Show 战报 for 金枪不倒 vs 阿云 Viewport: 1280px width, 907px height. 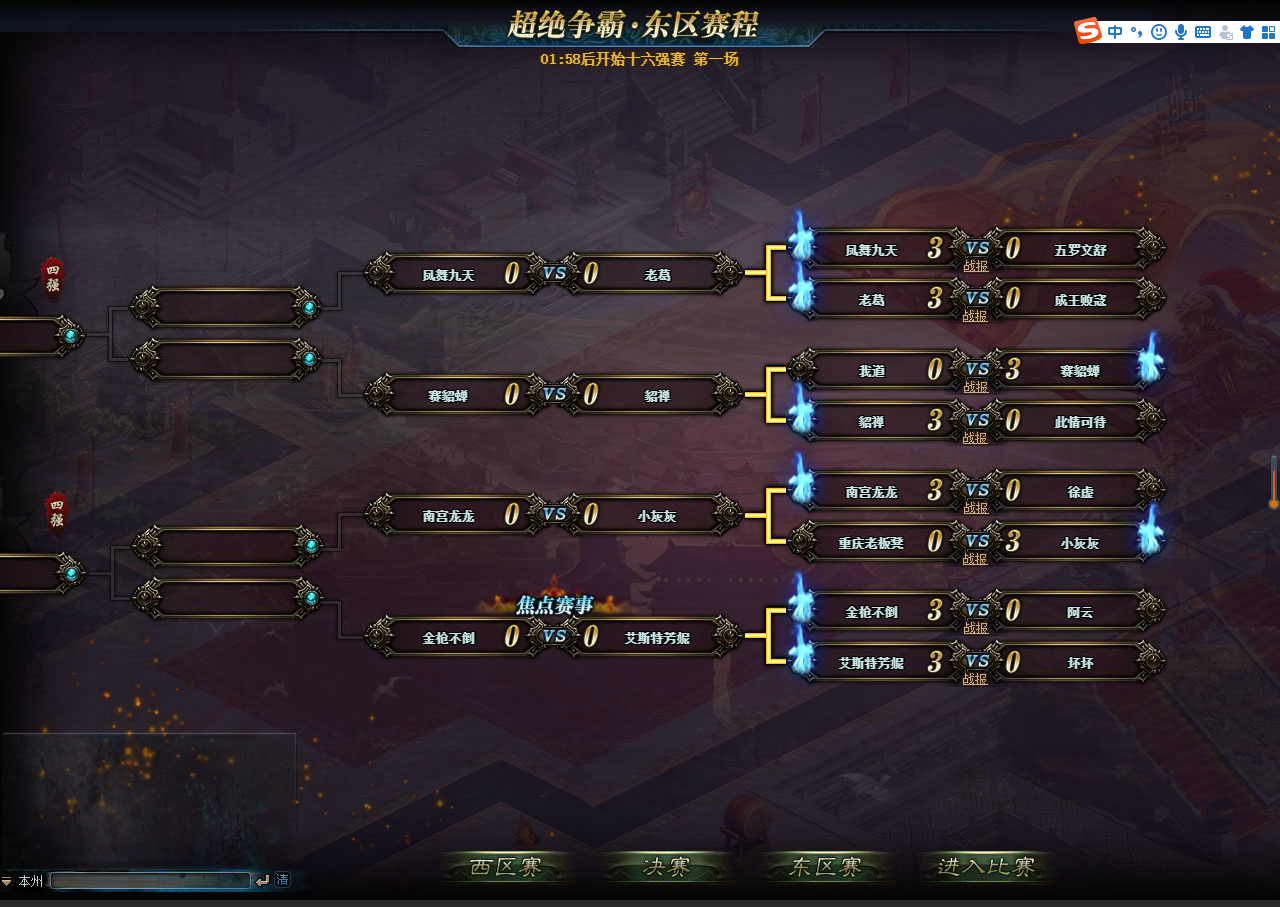pos(975,628)
